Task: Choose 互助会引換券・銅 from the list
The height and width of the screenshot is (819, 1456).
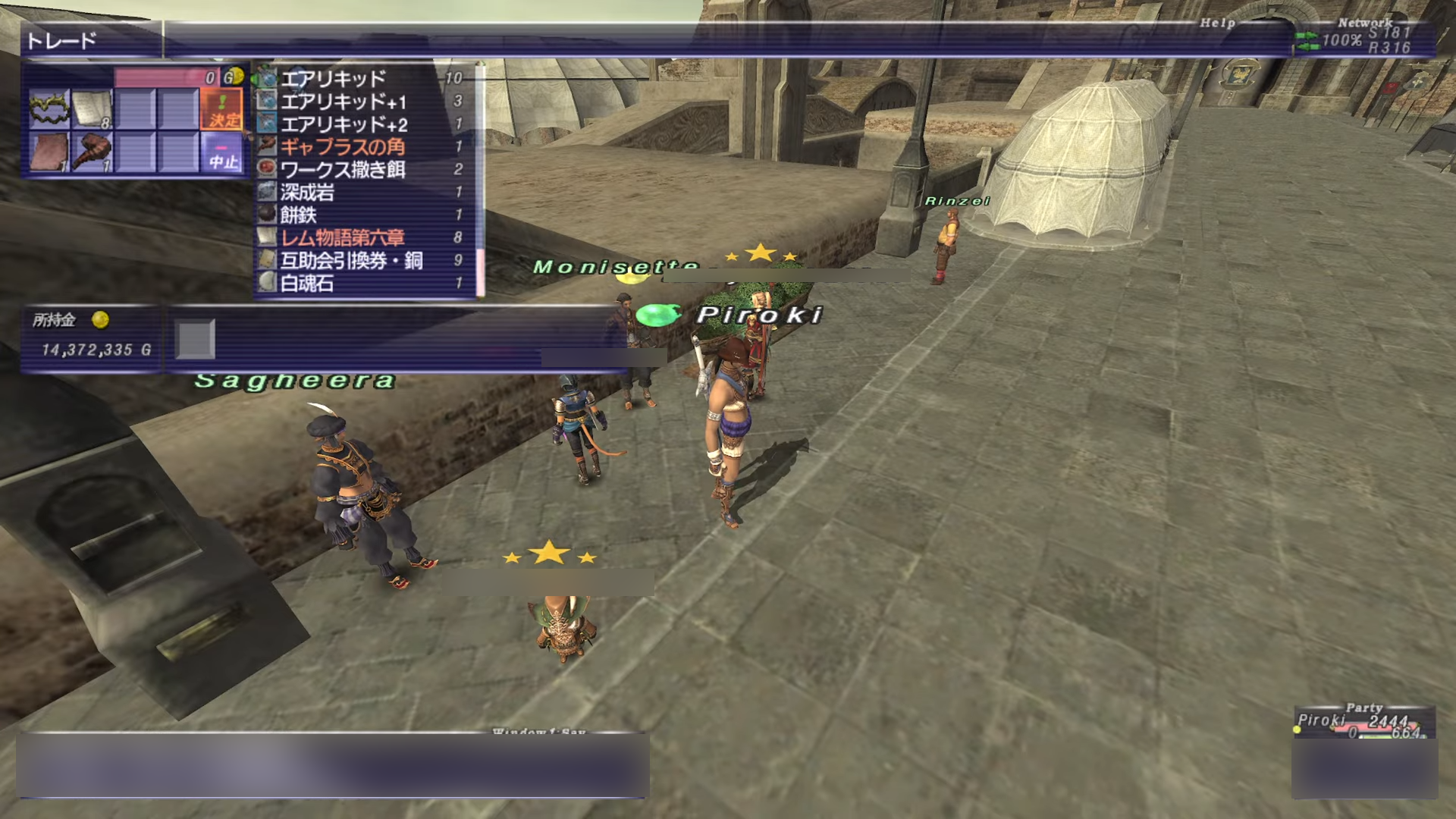Action: 352,260
